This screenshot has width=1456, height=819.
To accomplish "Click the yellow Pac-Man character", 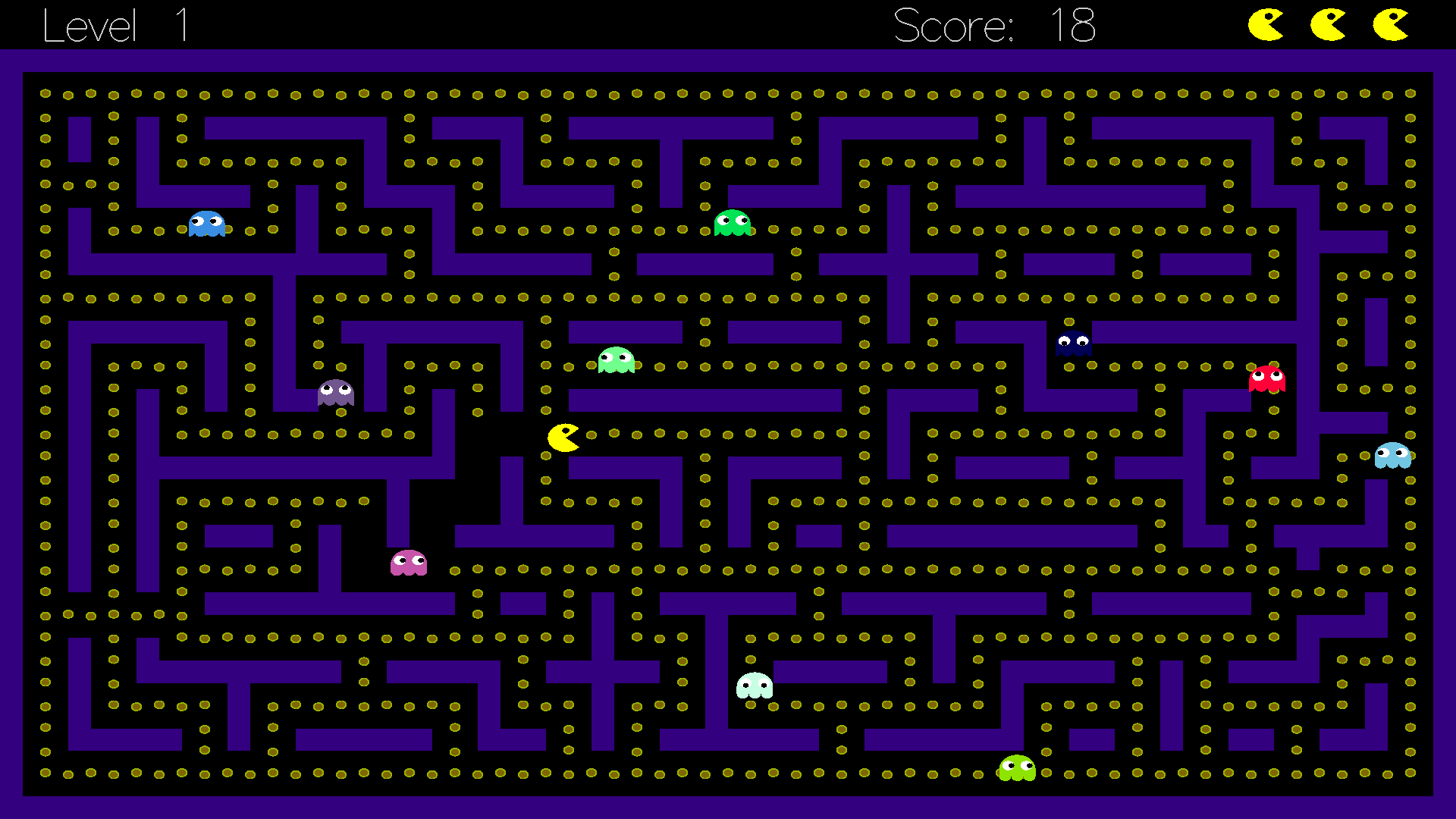I will pos(562,438).
